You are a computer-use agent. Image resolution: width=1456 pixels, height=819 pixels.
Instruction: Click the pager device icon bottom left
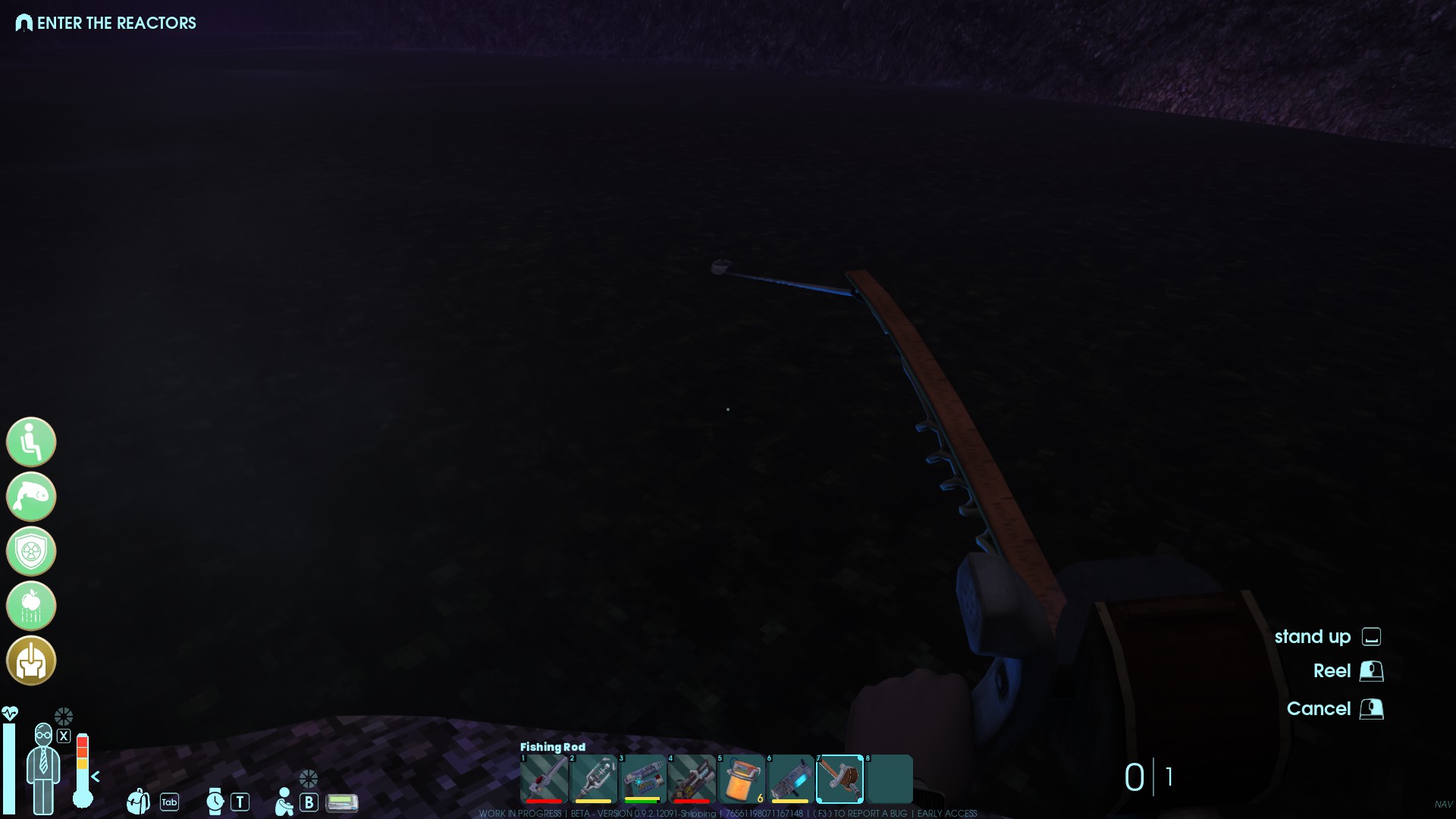(x=341, y=802)
